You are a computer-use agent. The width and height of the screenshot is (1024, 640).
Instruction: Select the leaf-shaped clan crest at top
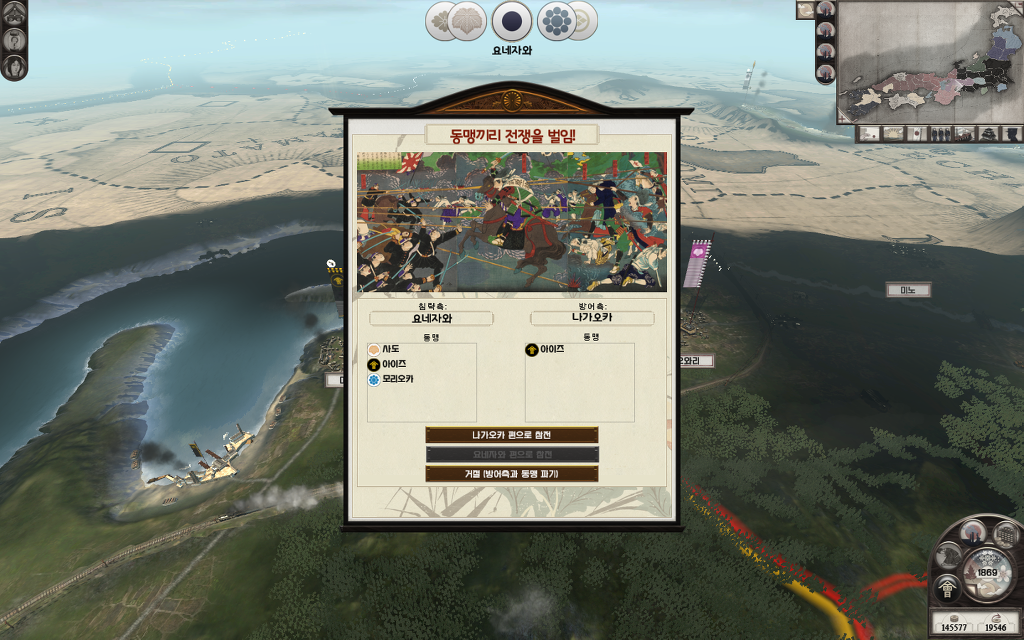pos(466,21)
